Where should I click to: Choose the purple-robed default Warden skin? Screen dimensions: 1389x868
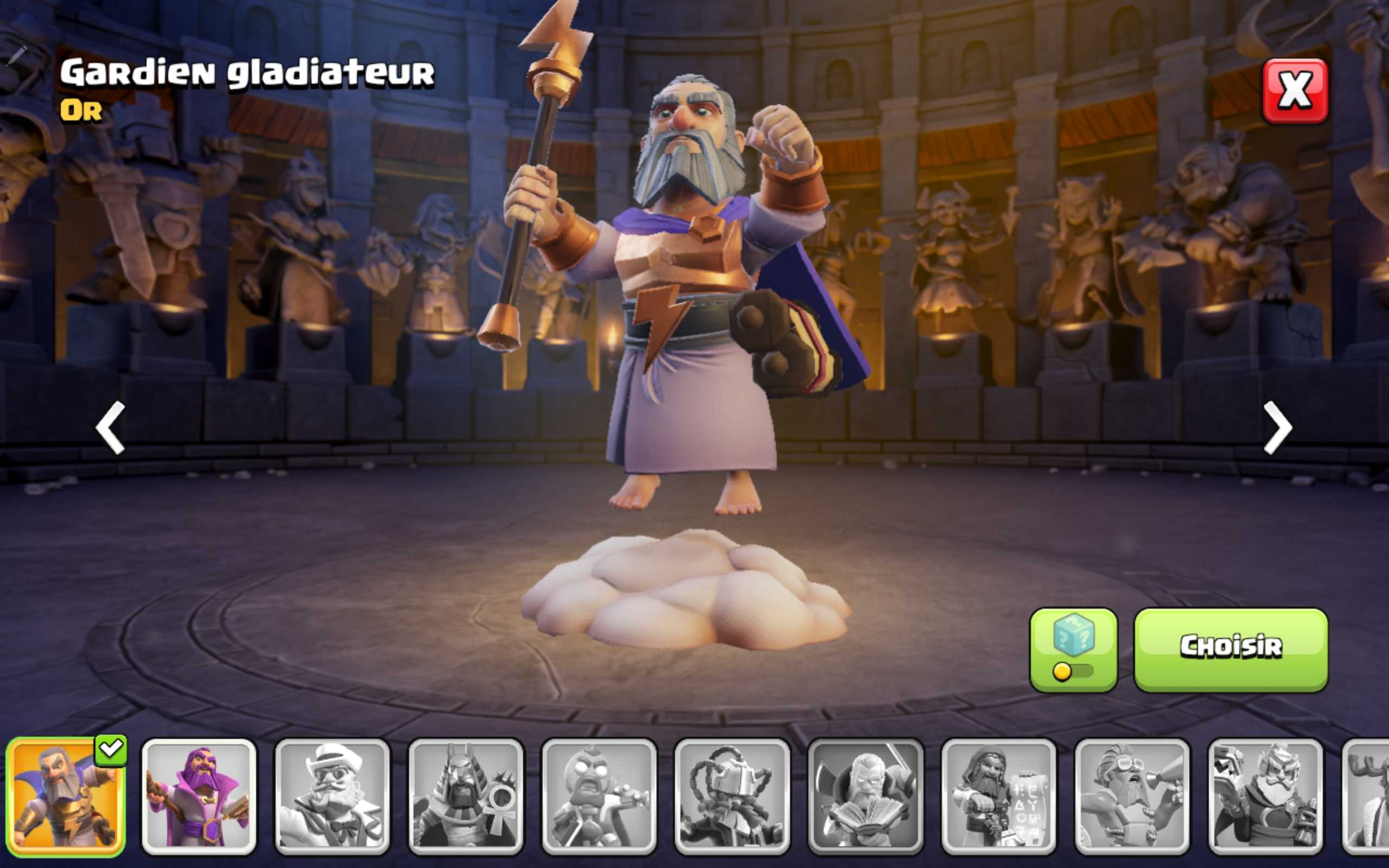pyautogui.click(x=199, y=796)
